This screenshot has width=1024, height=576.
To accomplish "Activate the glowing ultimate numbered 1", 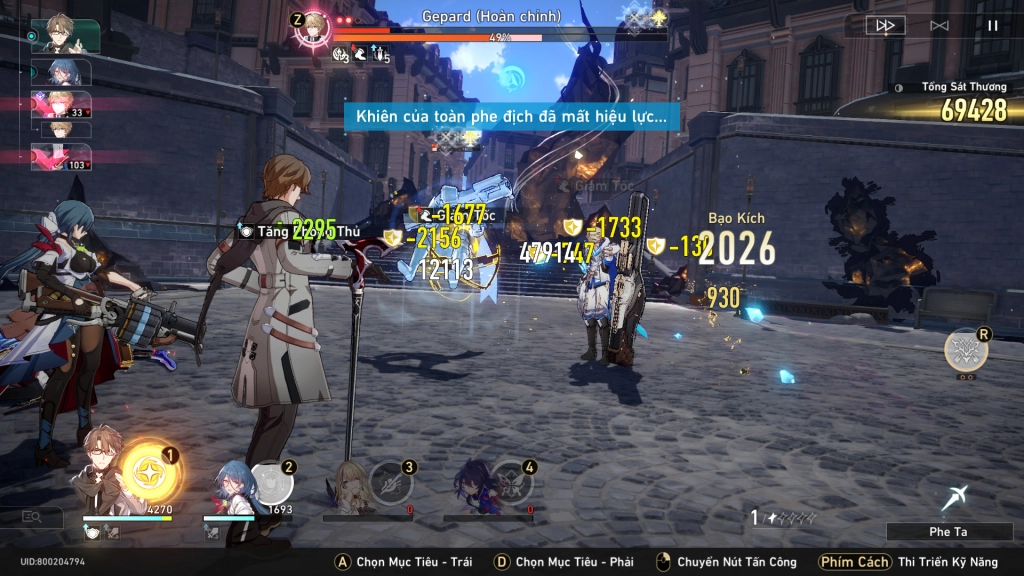I will [149, 474].
